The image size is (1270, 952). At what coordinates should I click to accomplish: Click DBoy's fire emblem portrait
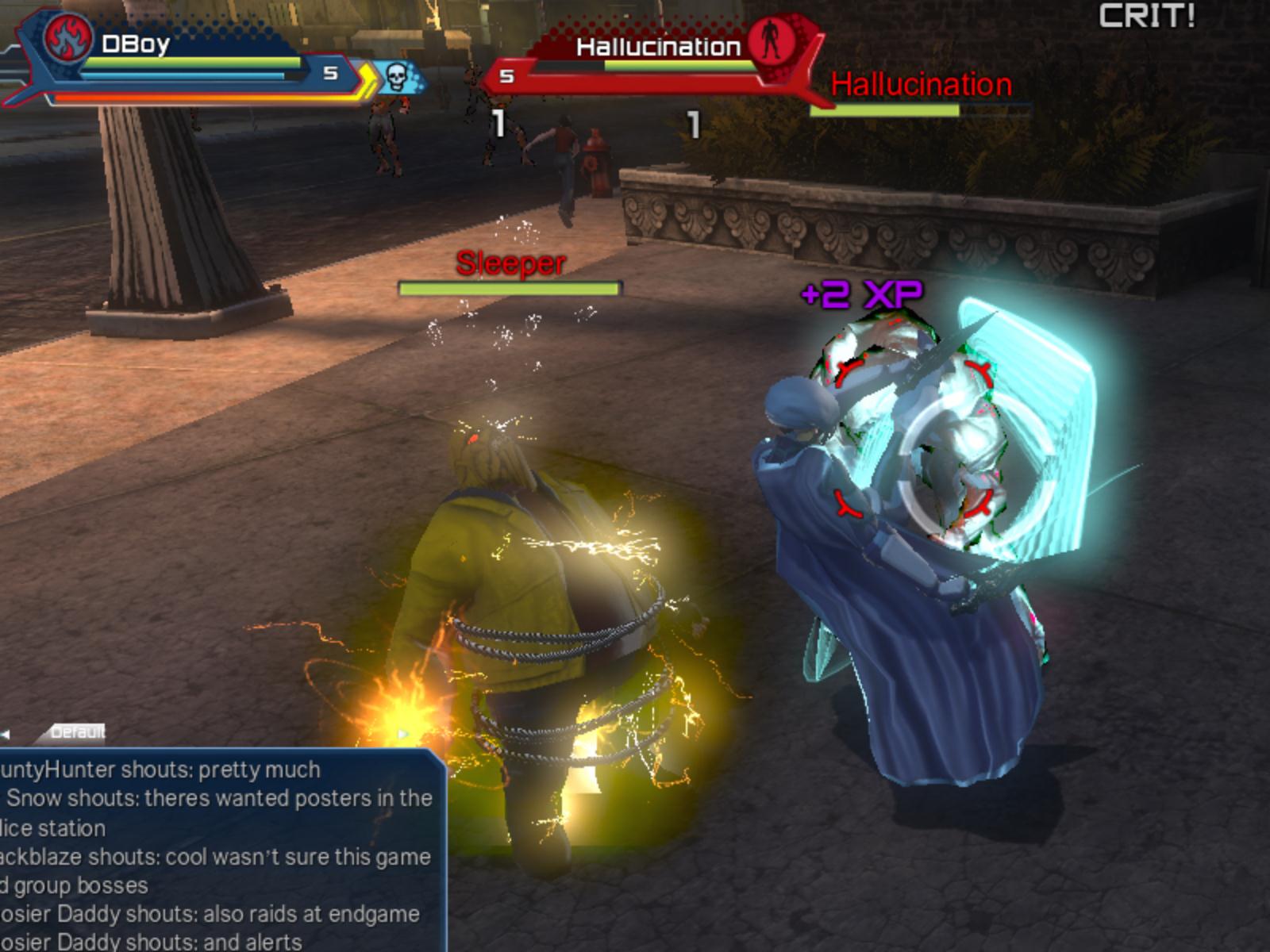(68, 38)
